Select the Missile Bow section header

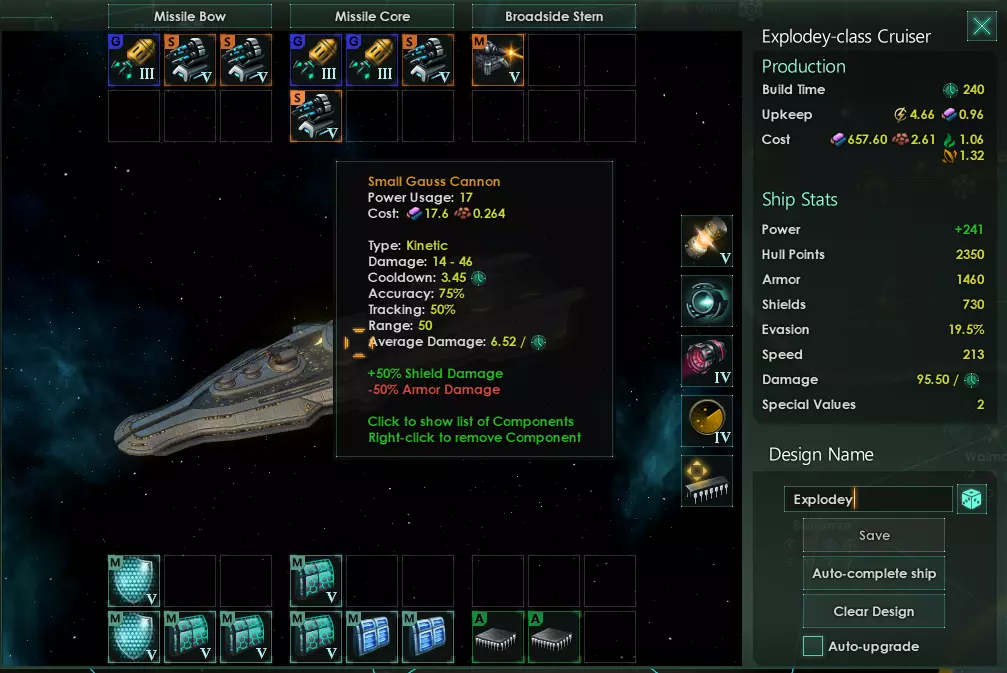[190, 16]
